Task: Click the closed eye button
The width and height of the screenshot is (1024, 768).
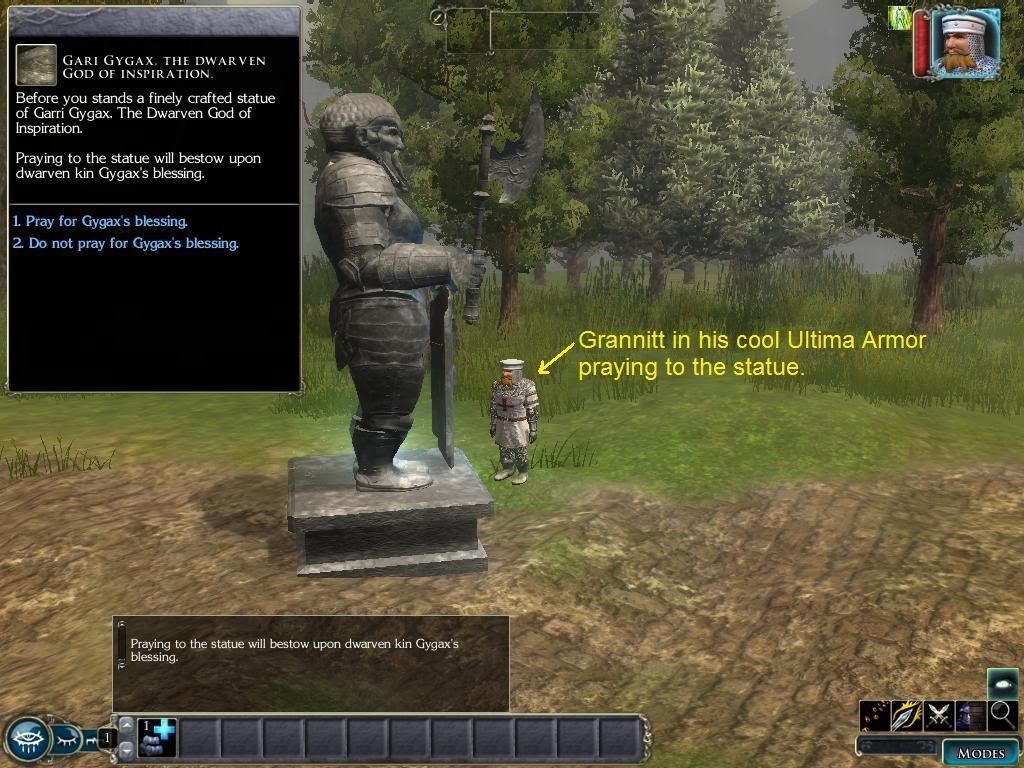Action: pos(67,740)
